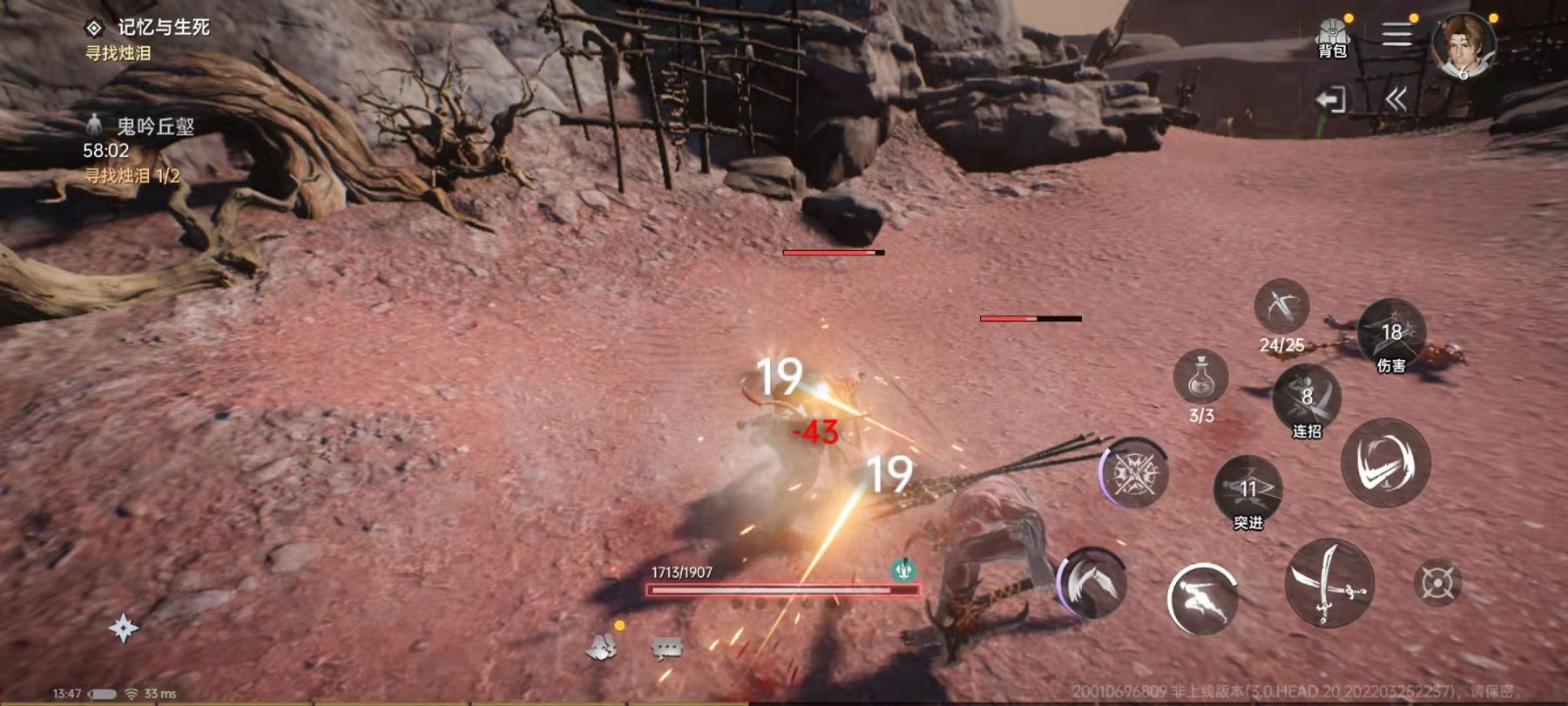Activate the crossed blades burst skill
The width and height of the screenshot is (1568, 706).
1135,473
